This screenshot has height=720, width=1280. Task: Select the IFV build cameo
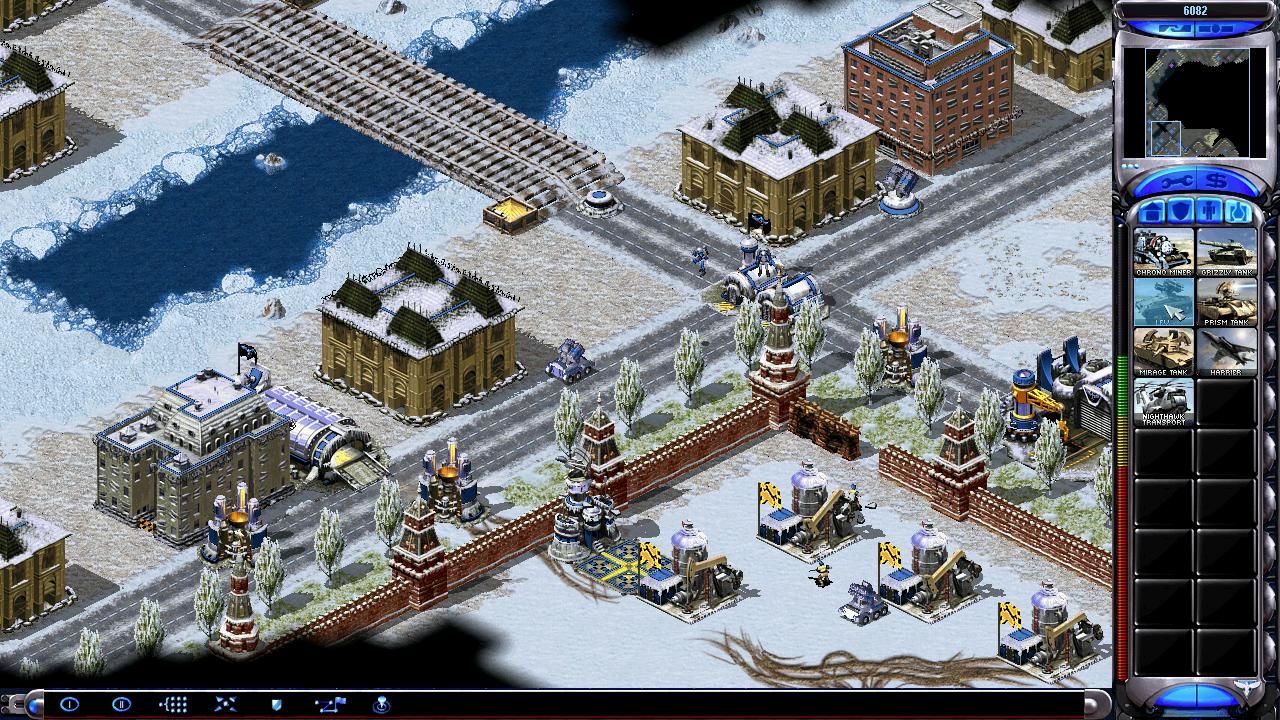[x=1163, y=301]
